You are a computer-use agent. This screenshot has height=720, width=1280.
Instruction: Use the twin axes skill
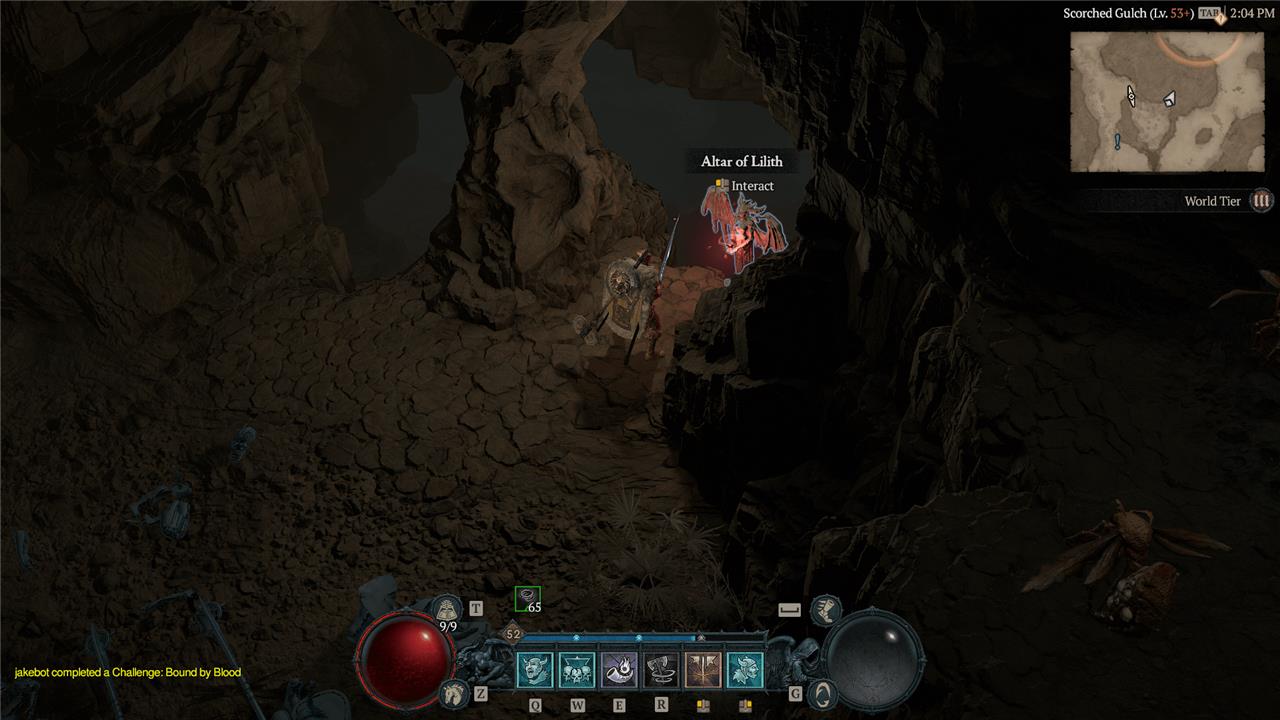tap(703, 670)
